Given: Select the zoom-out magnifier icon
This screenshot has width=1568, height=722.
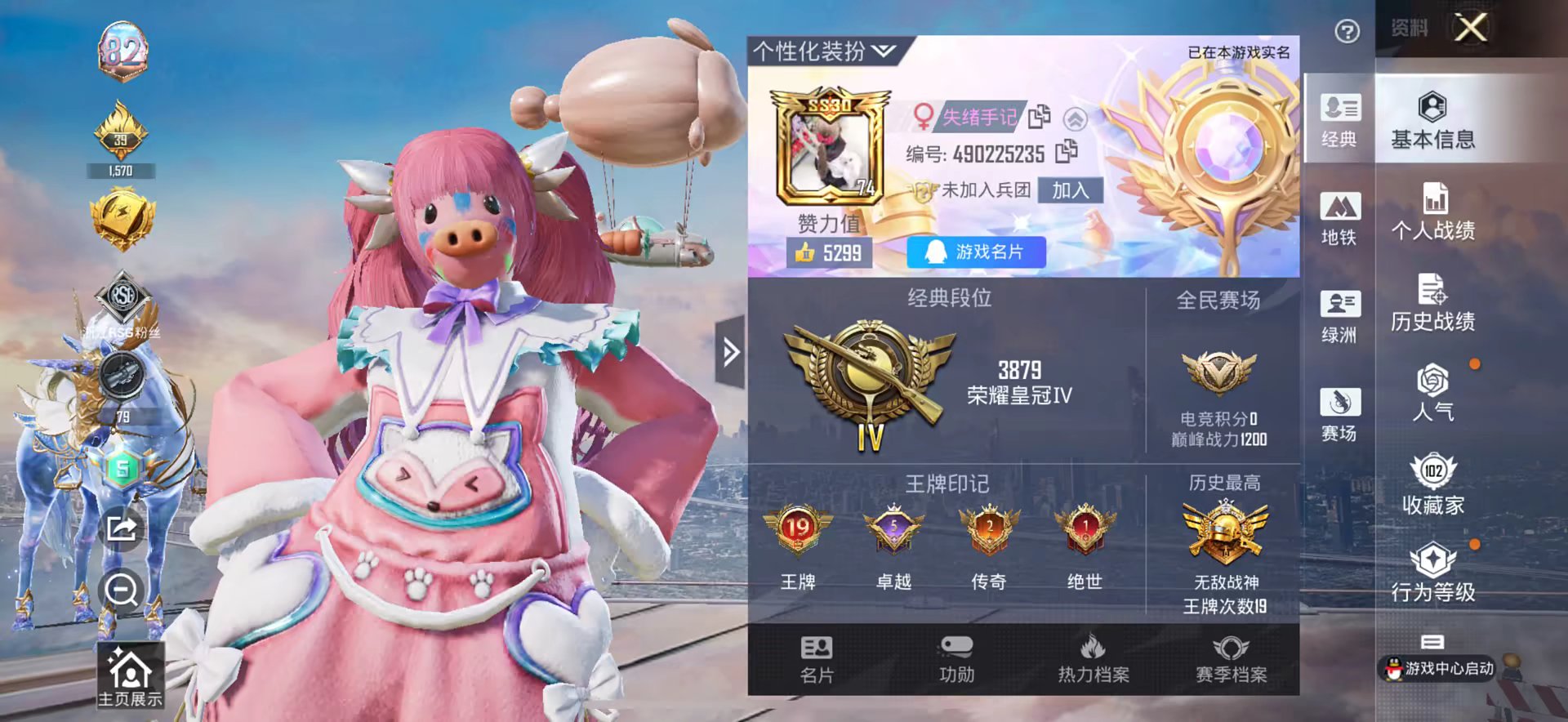Looking at the screenshot, I should [121, 591].
